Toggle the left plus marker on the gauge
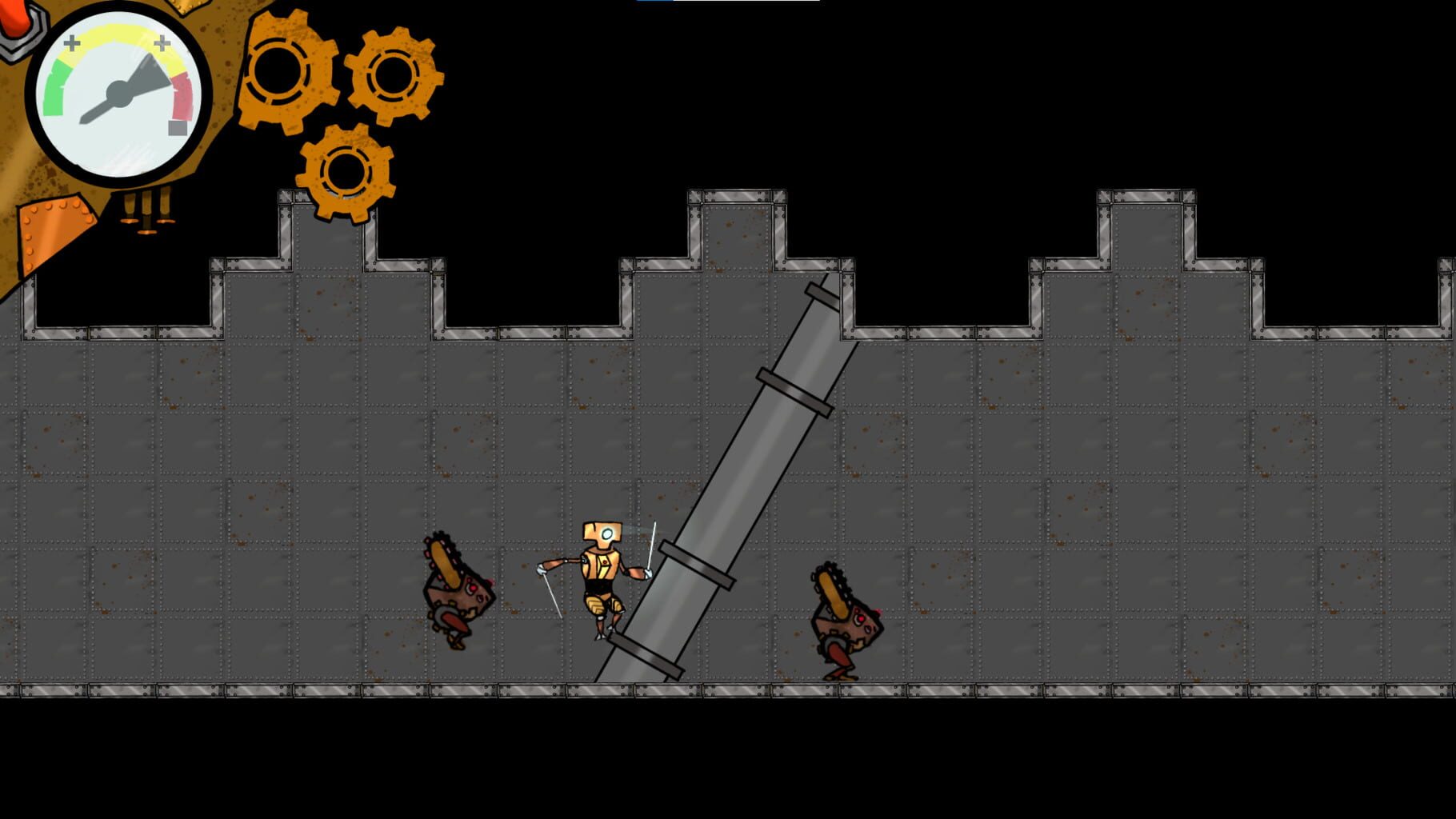 click(x=70, y=42)
